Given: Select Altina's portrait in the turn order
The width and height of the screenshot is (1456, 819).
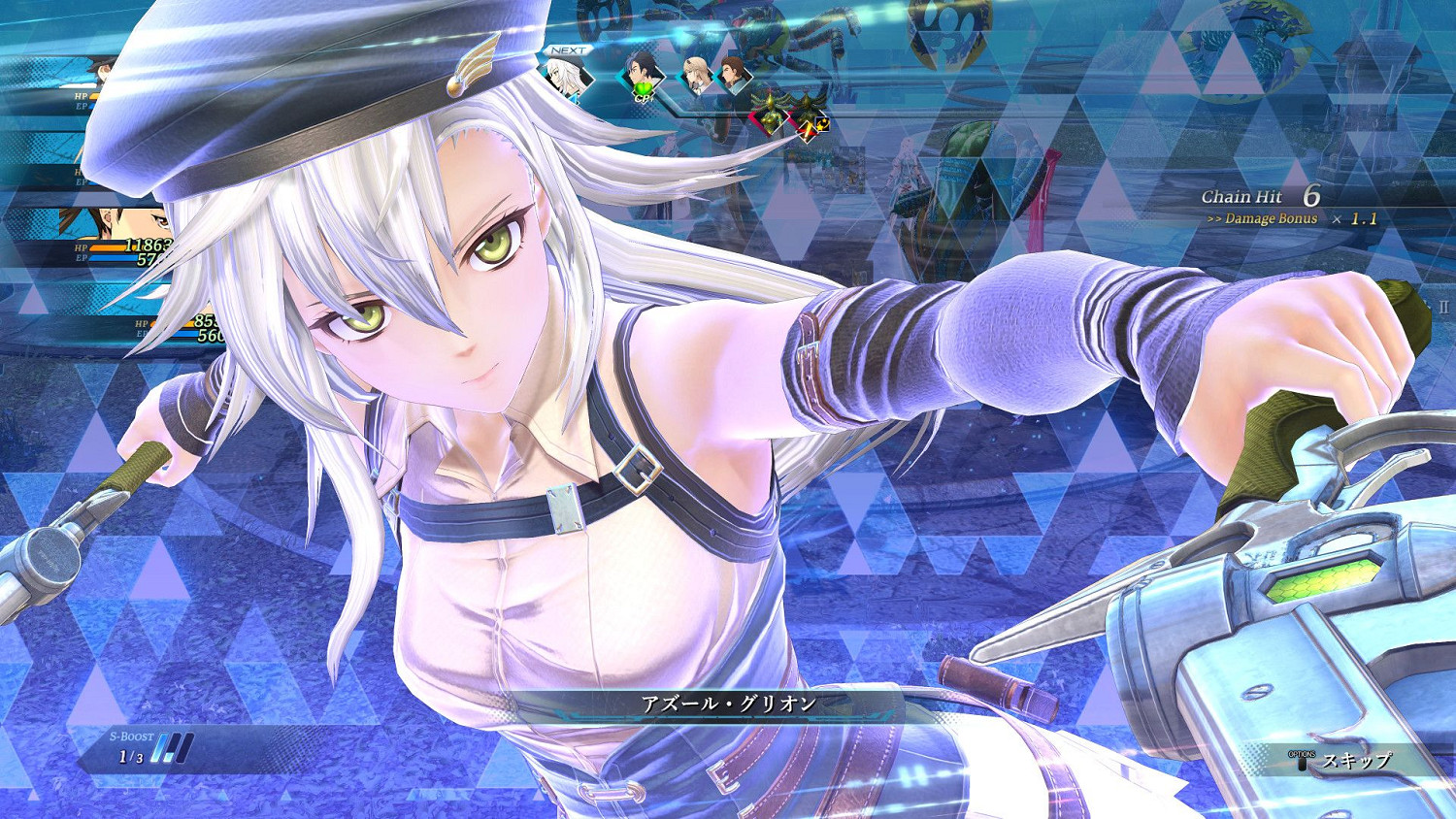Looking at the screenshot, I should [x=566, y=76].
